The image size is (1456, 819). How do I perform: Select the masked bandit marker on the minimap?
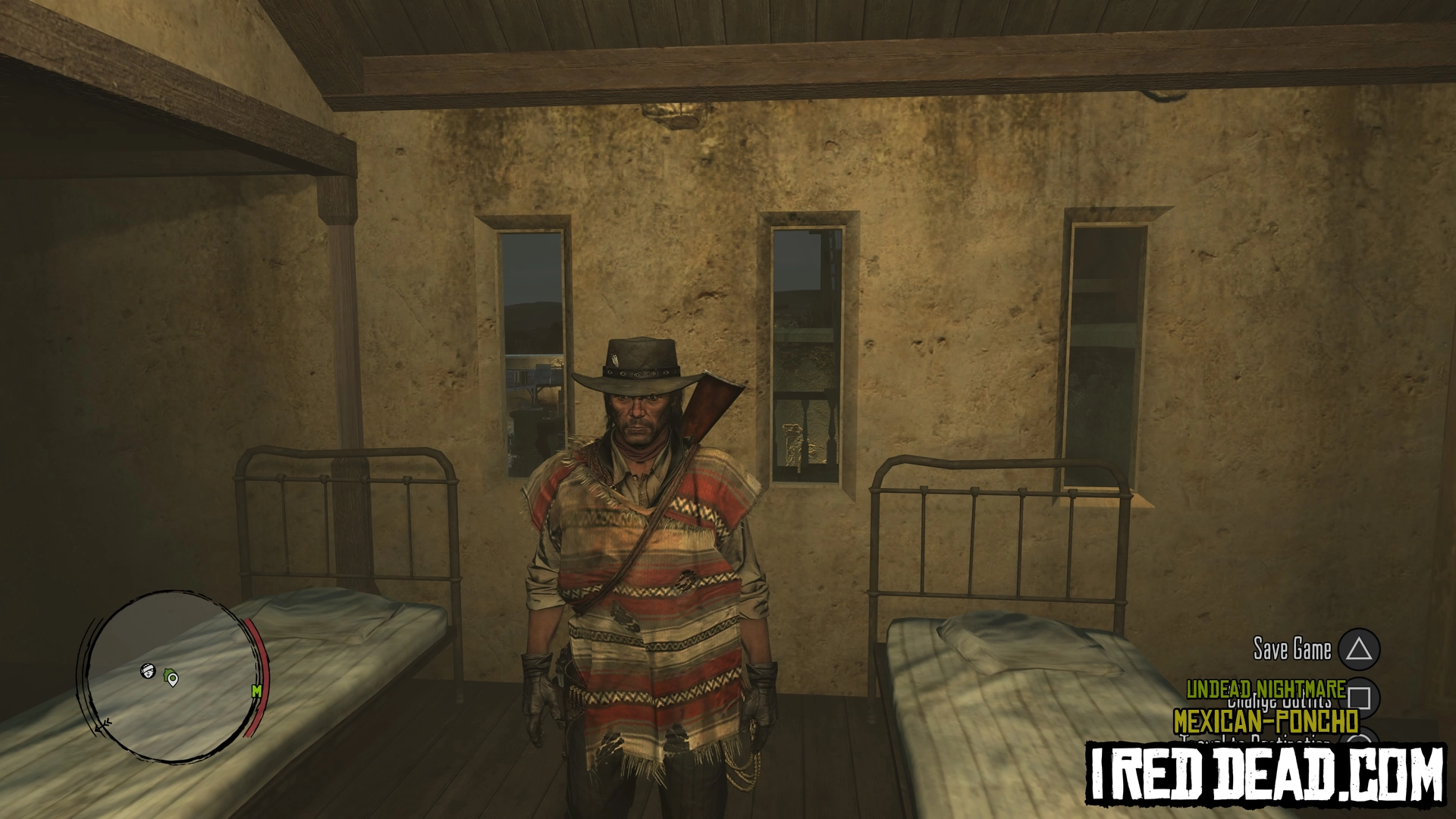149,670
